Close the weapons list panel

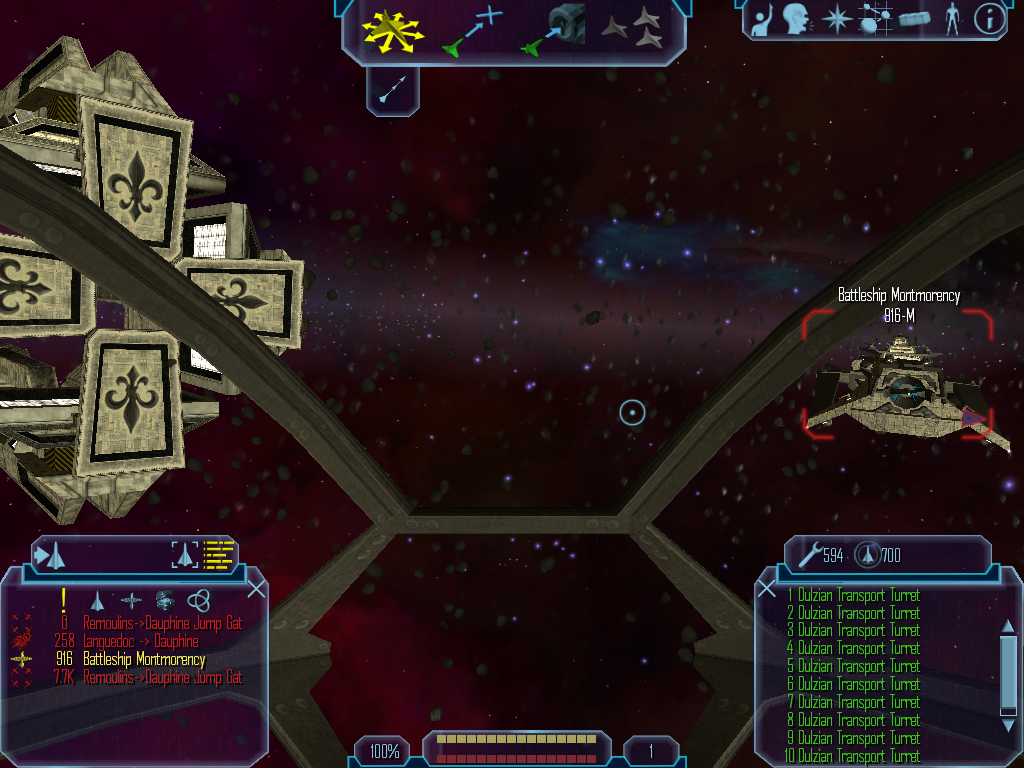pos(767,588)
